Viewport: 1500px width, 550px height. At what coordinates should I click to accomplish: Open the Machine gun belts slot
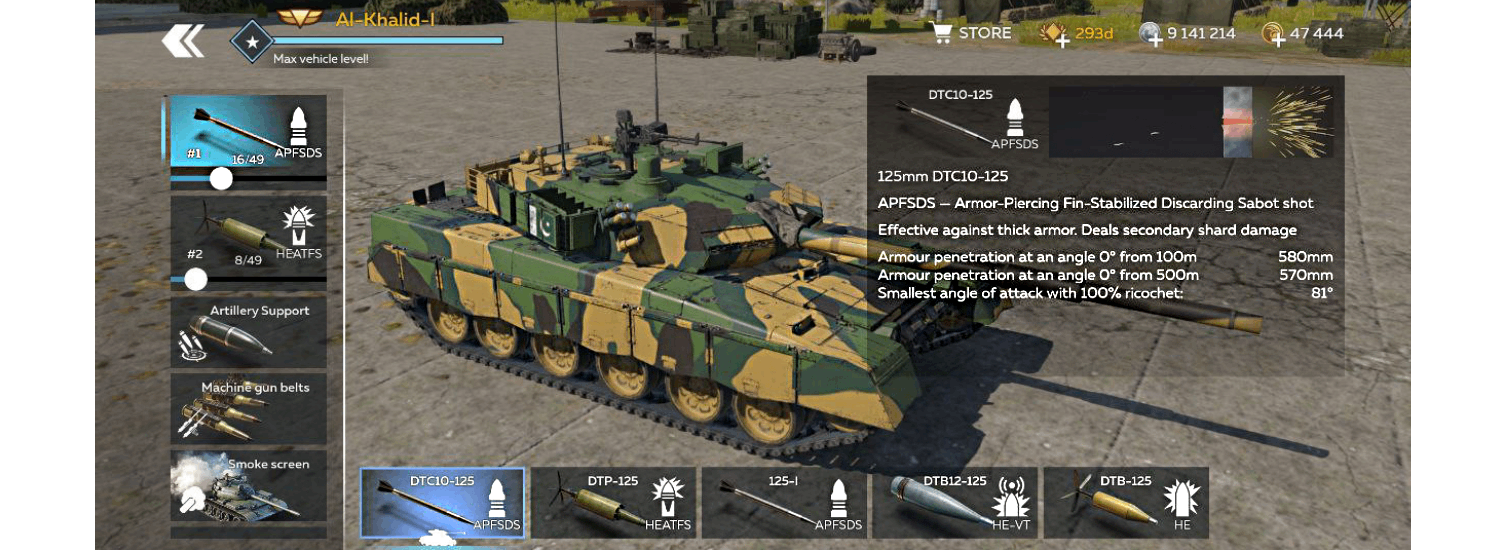point(248,409)
